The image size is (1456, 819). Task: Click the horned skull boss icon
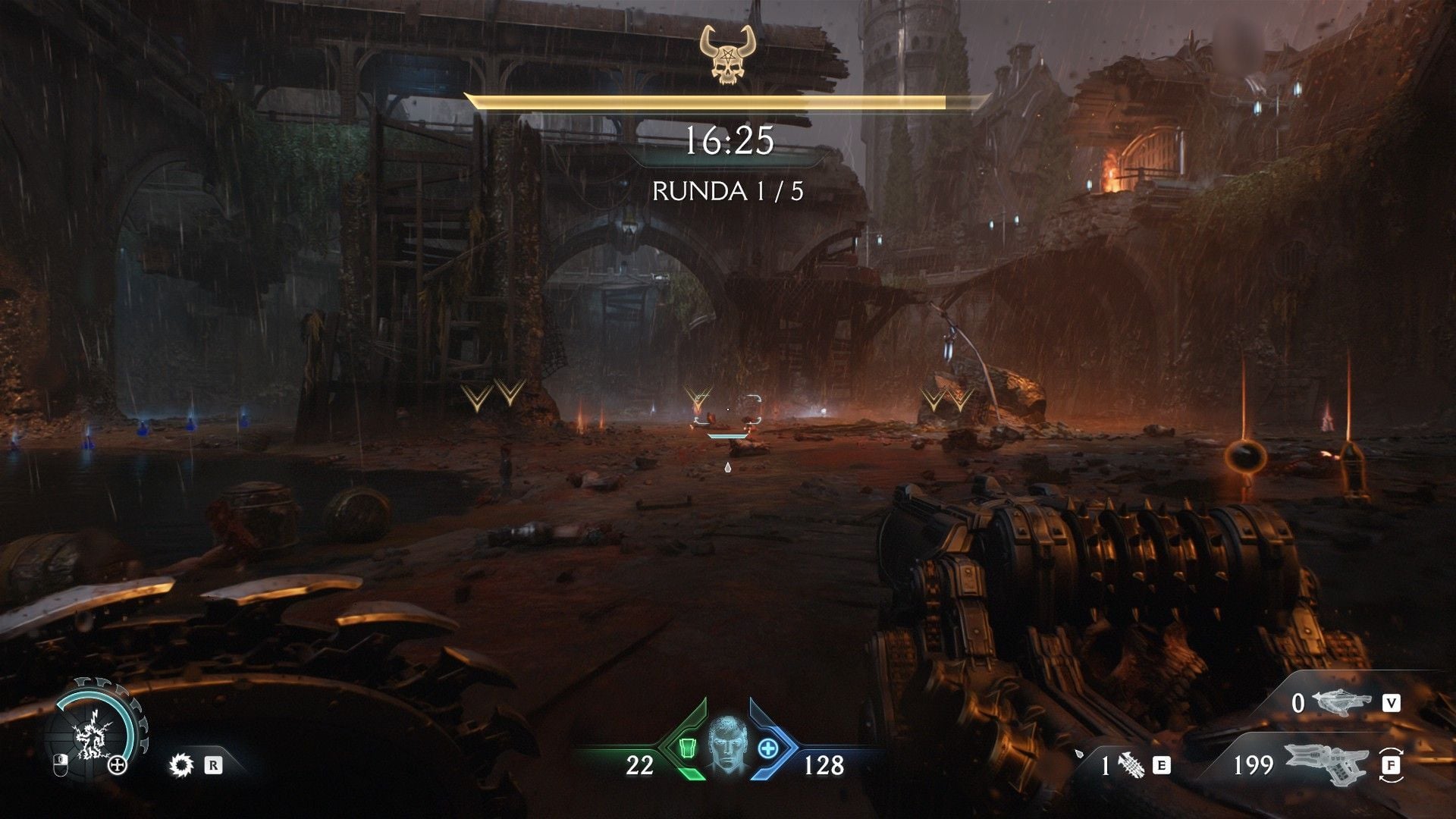[727, 54]
